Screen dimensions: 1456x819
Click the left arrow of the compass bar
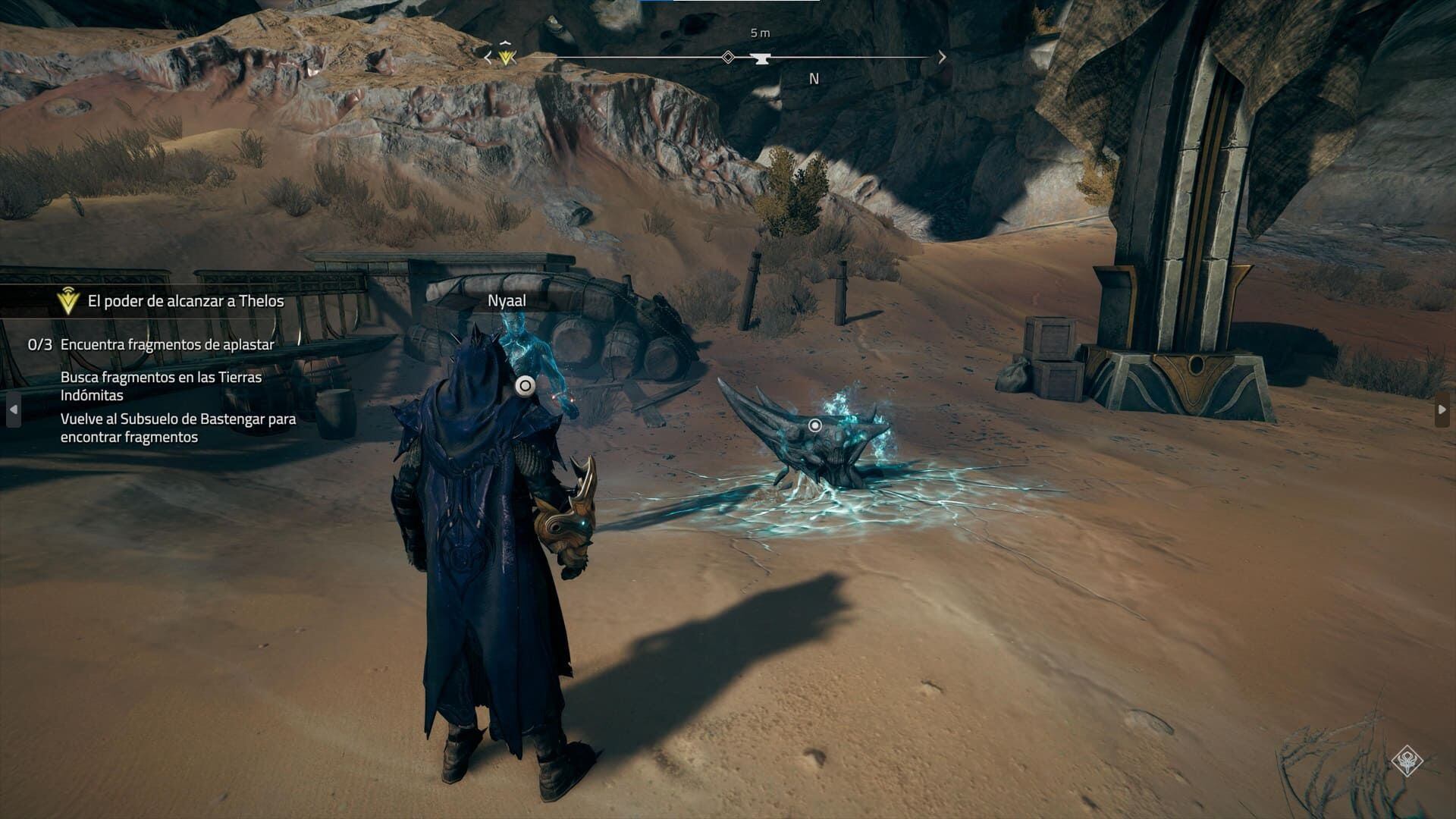coord(488,57)
